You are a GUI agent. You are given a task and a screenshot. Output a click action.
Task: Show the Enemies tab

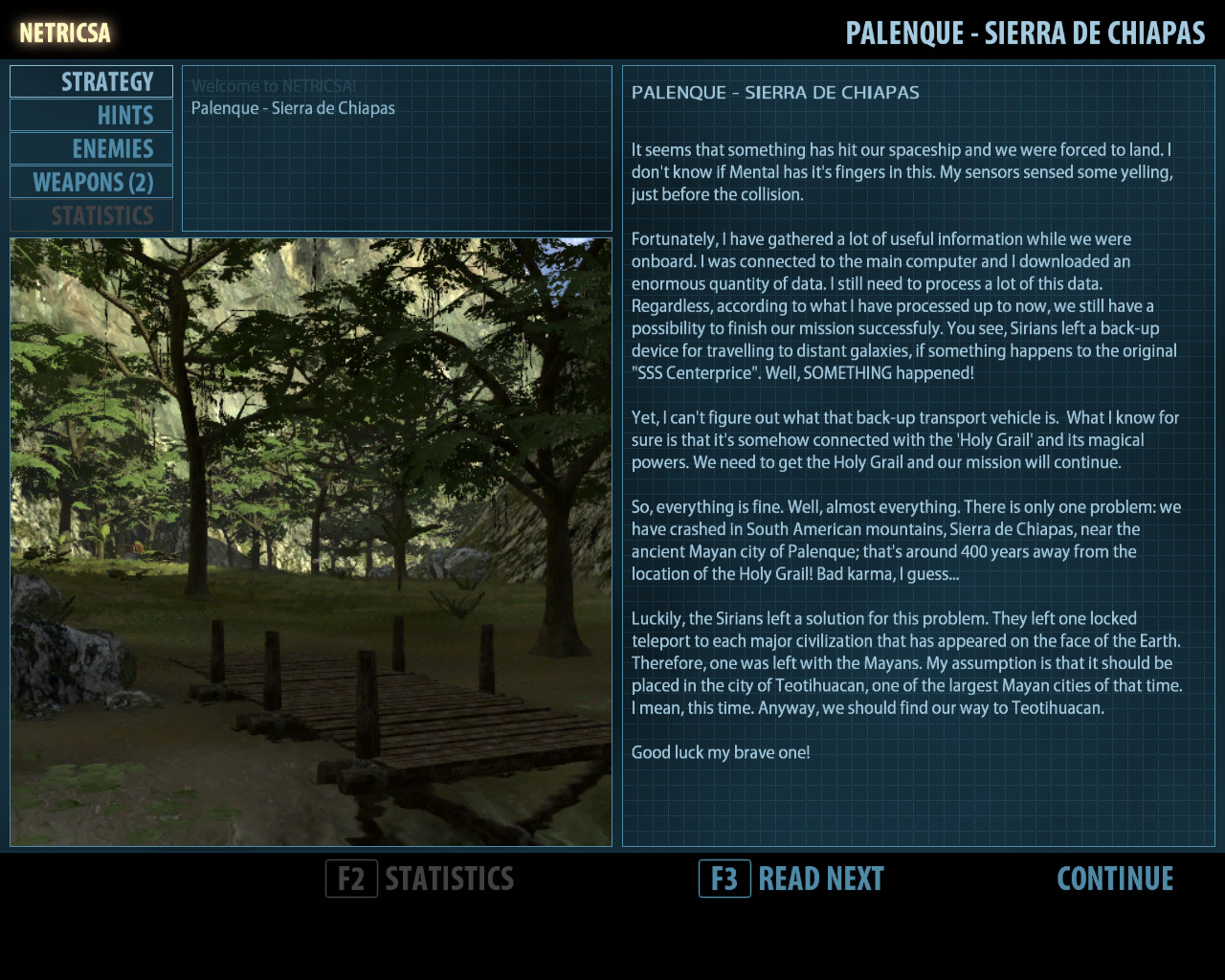coord(92,149)
